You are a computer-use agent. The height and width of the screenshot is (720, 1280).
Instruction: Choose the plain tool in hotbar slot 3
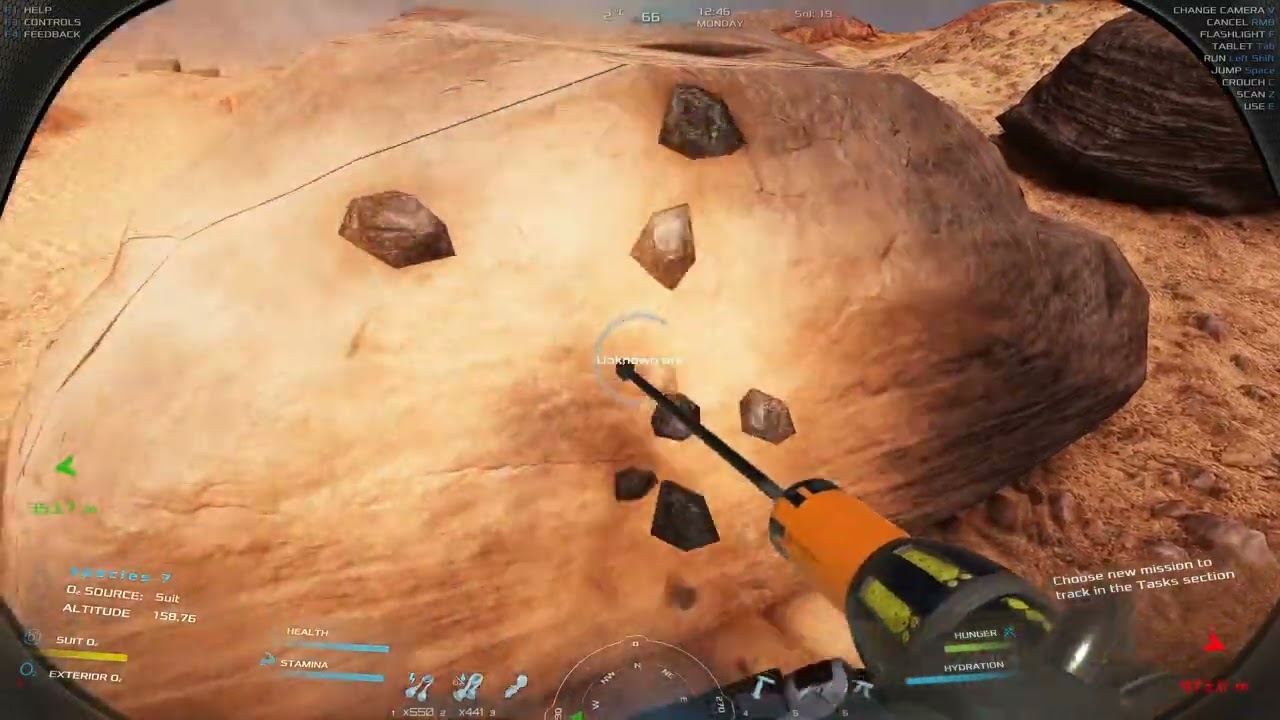(x=515, y=686)
